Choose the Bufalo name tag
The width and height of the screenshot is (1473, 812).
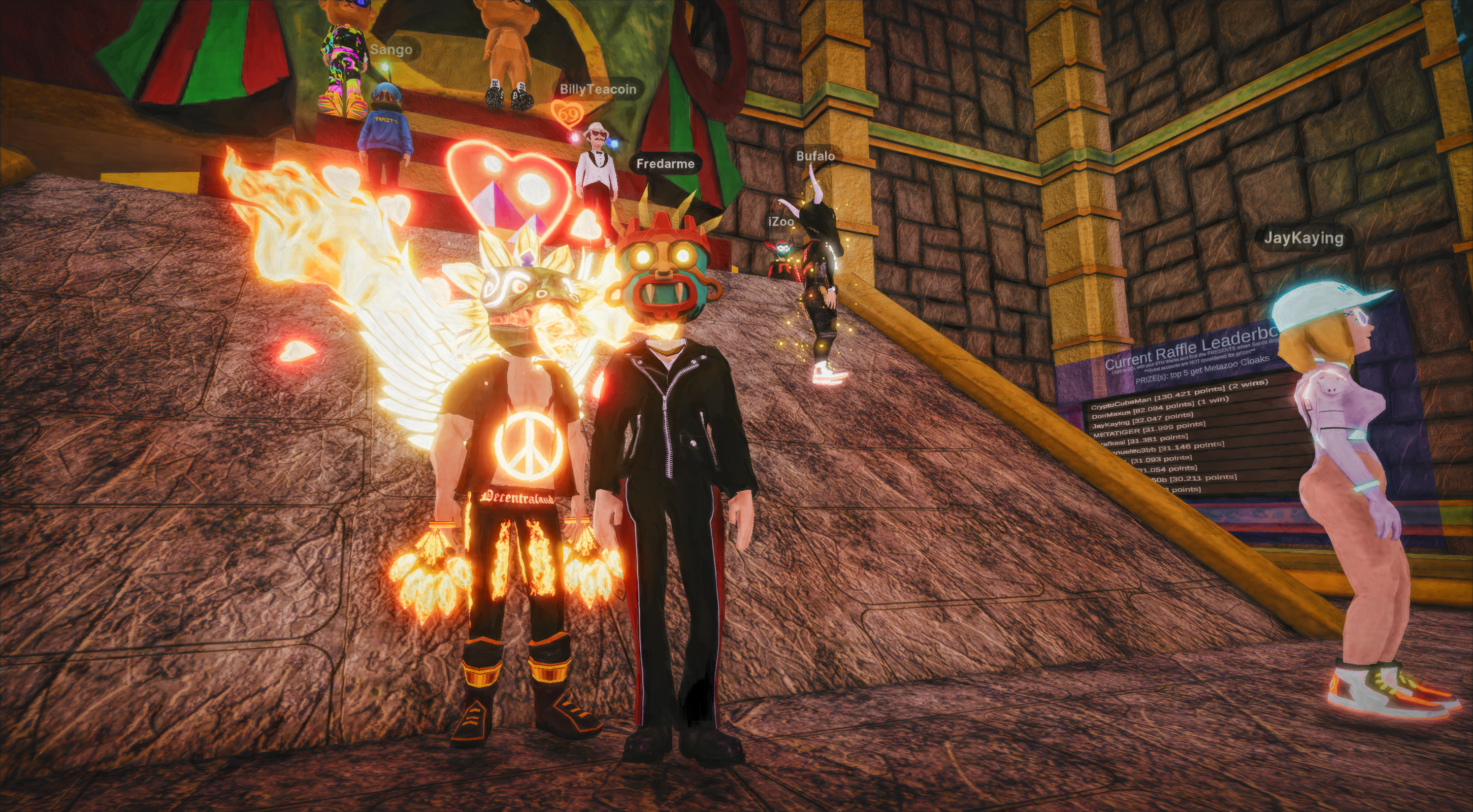(x=815, y=156)
